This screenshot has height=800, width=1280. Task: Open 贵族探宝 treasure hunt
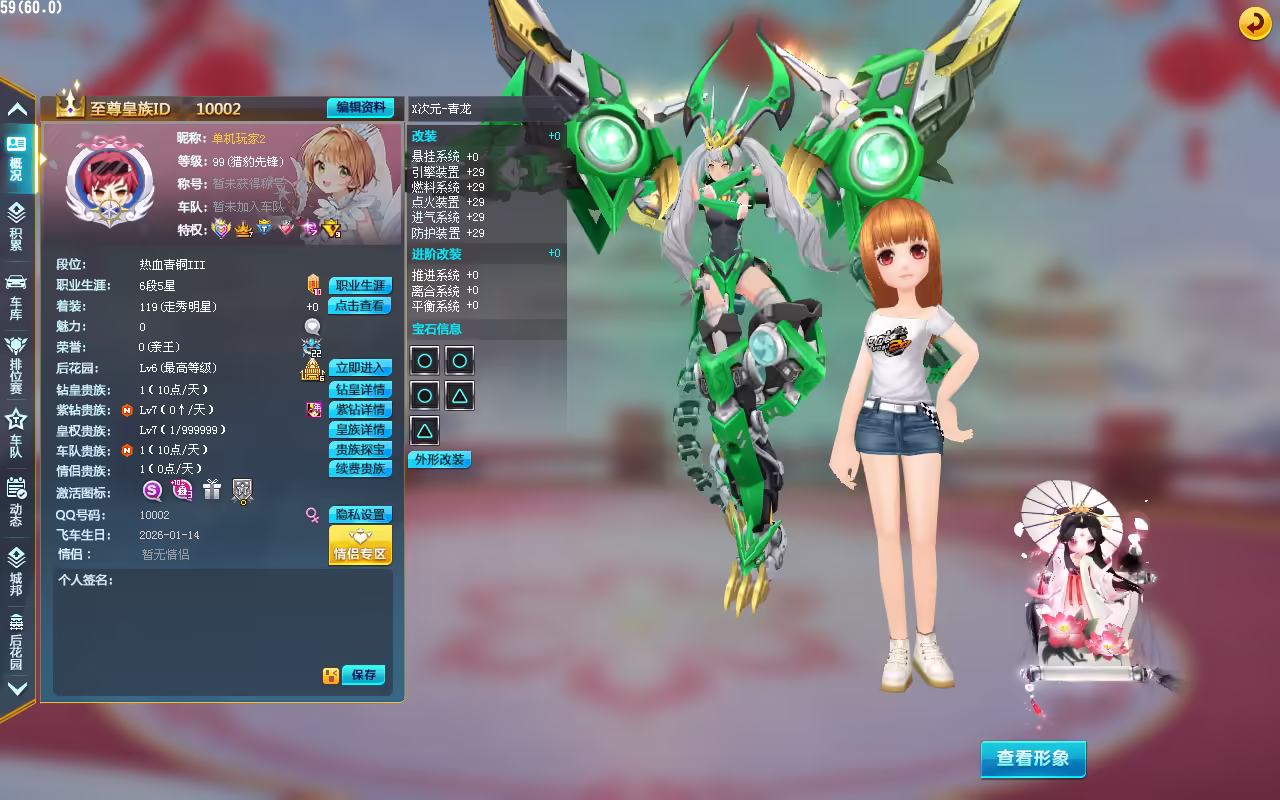click(x=360, y=450)
